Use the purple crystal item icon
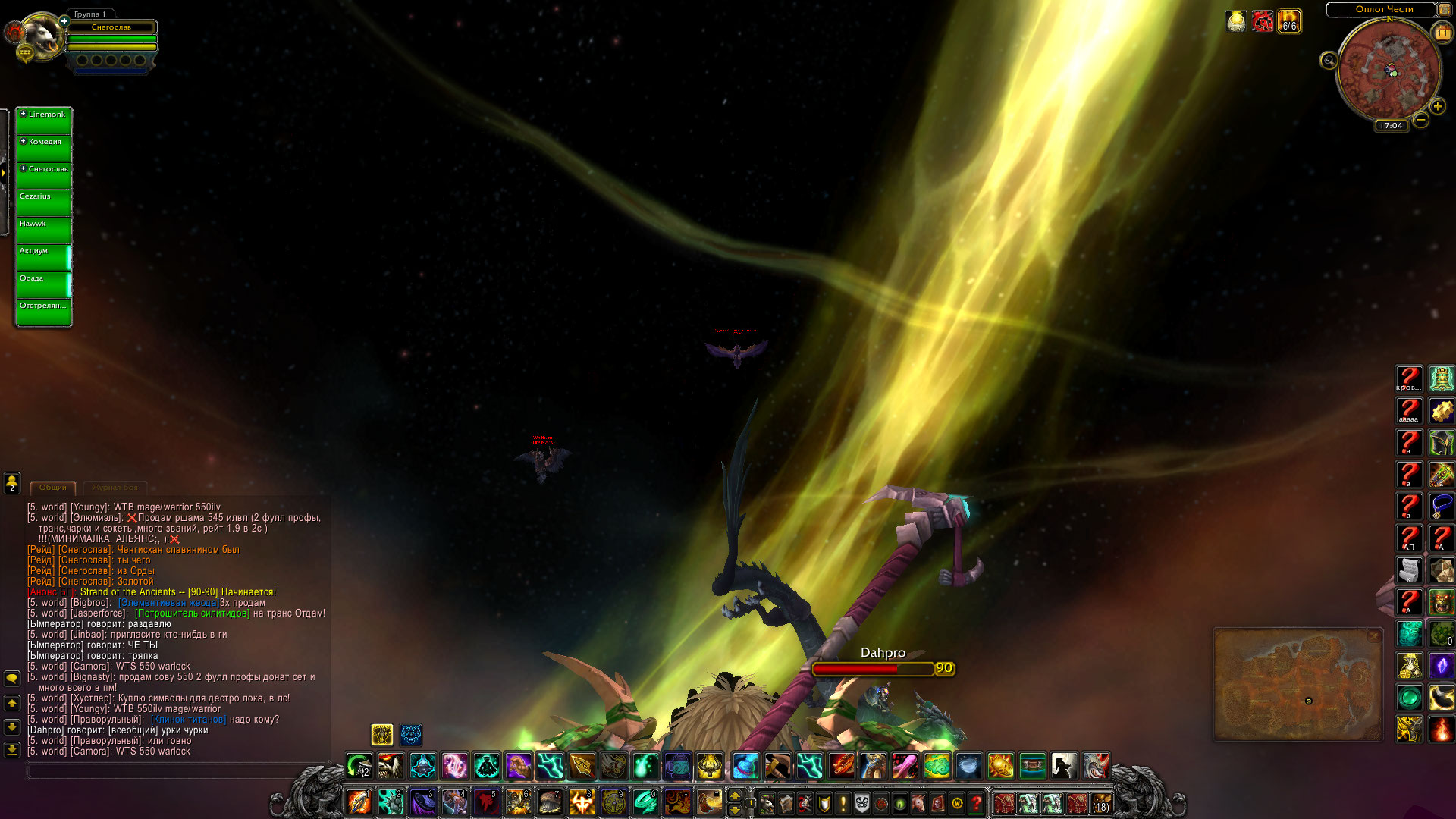 click(1441, 666)
